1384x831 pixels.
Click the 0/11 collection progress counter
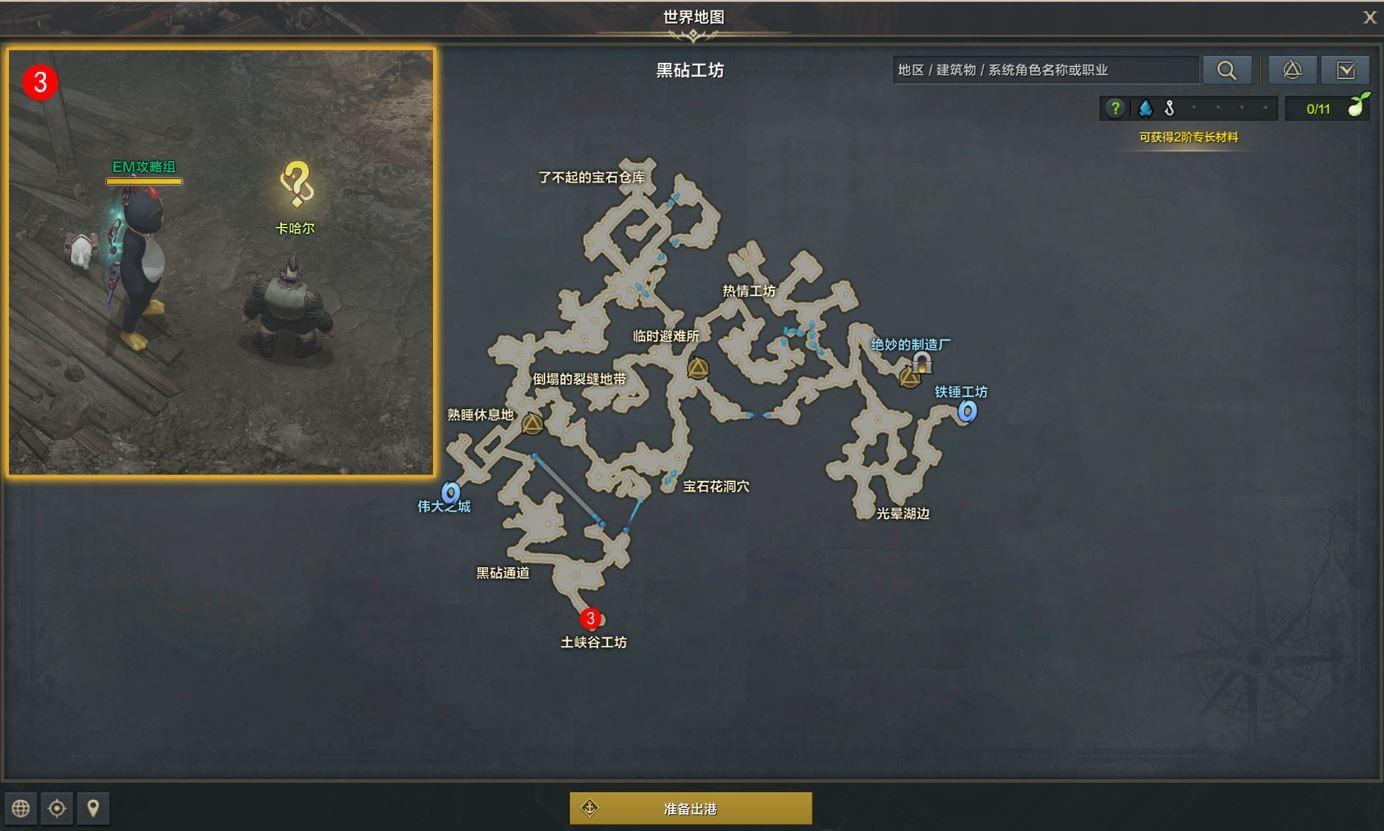click(x=1317, y=107)
